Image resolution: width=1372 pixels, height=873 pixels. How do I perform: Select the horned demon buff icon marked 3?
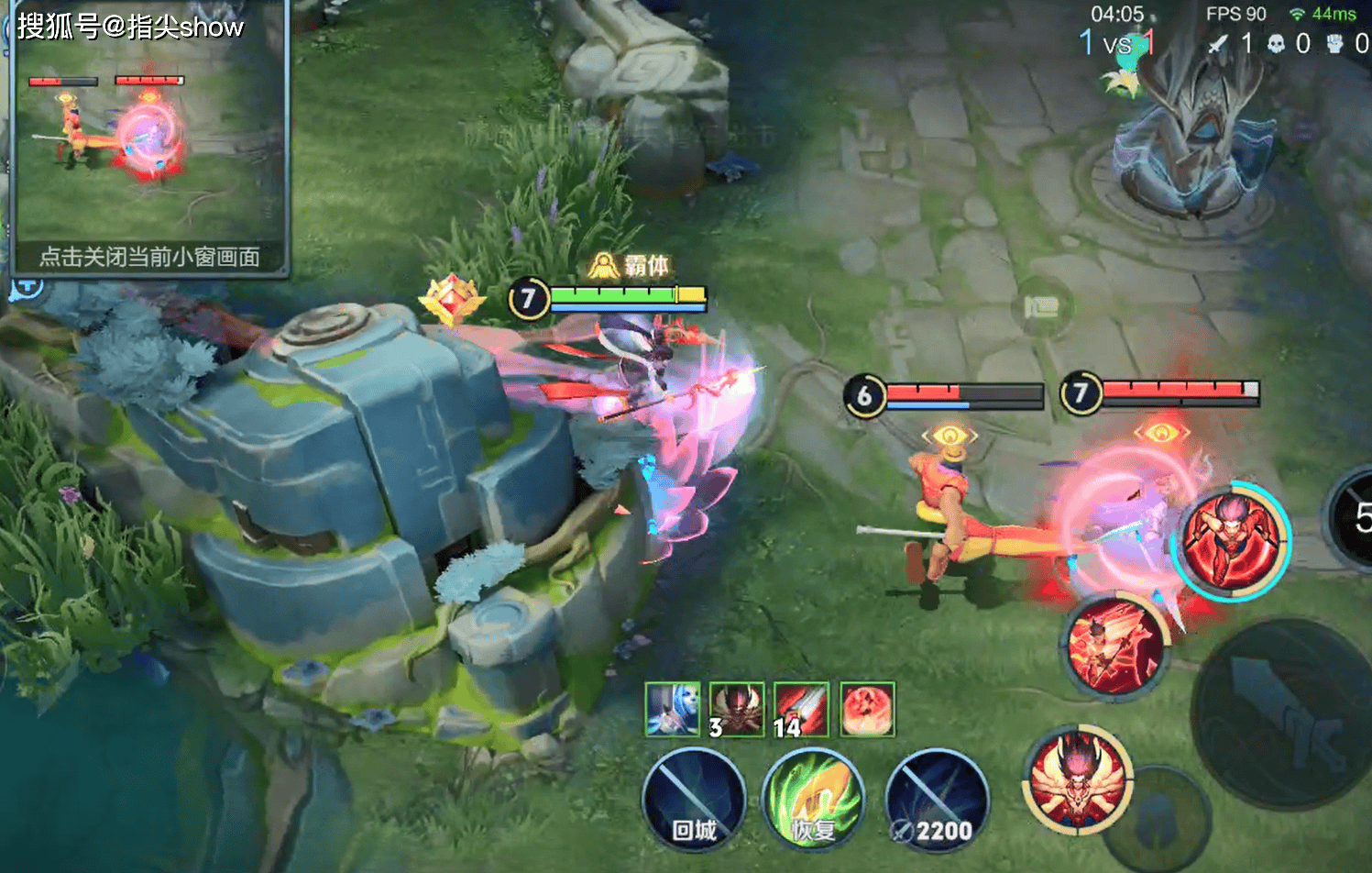tap(736, 709)
